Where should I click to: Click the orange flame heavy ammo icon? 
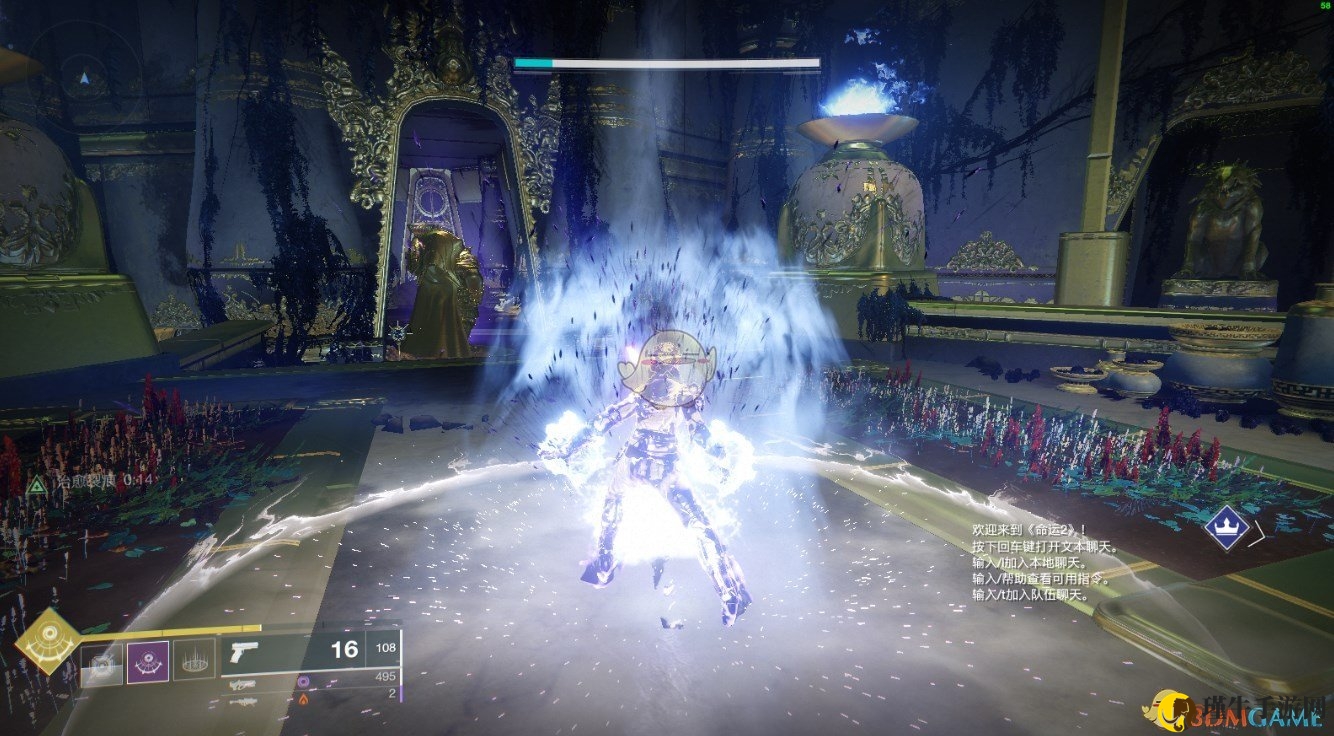click(305, 698)
